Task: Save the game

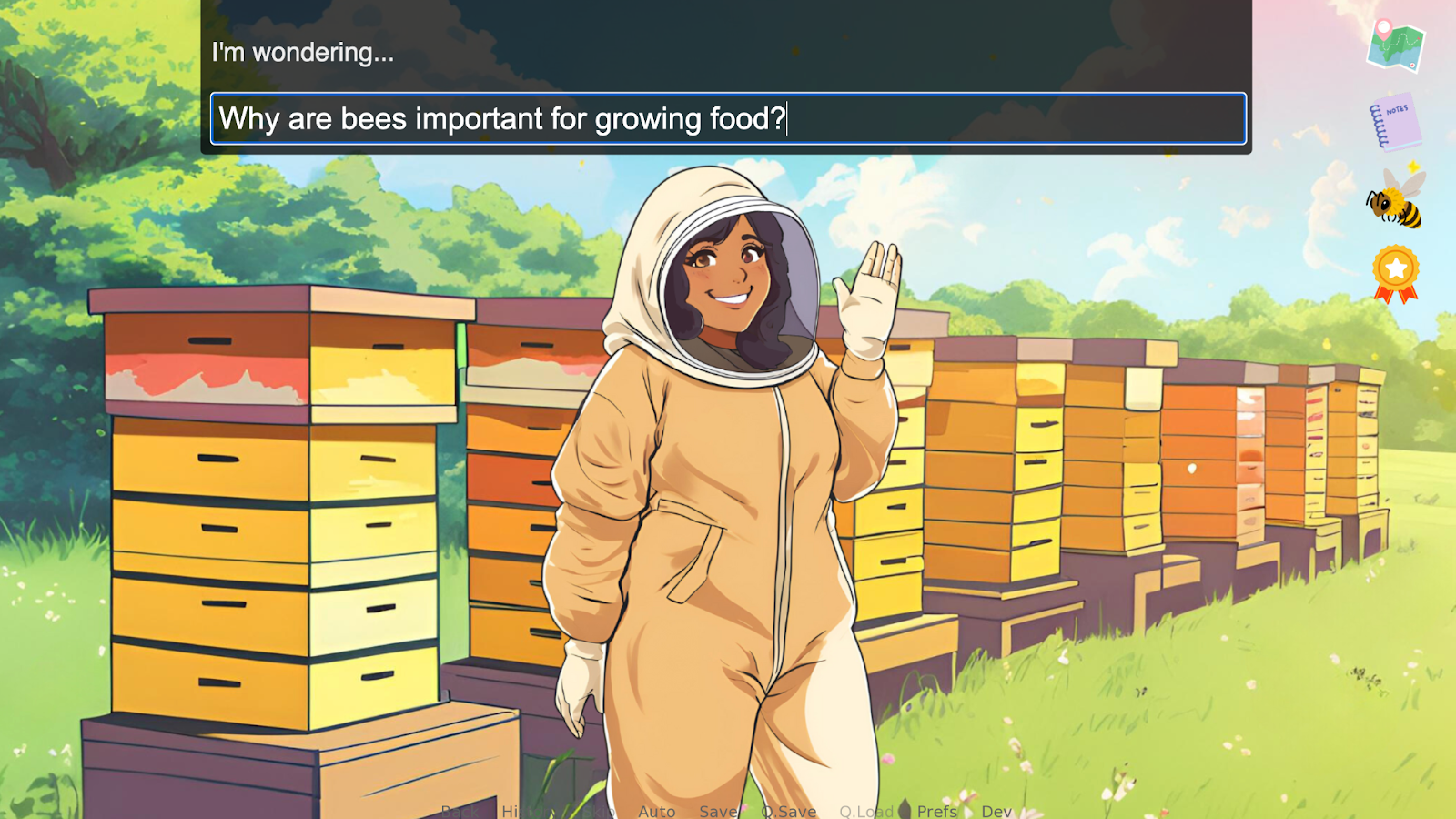Action: (x=718, y=811)
